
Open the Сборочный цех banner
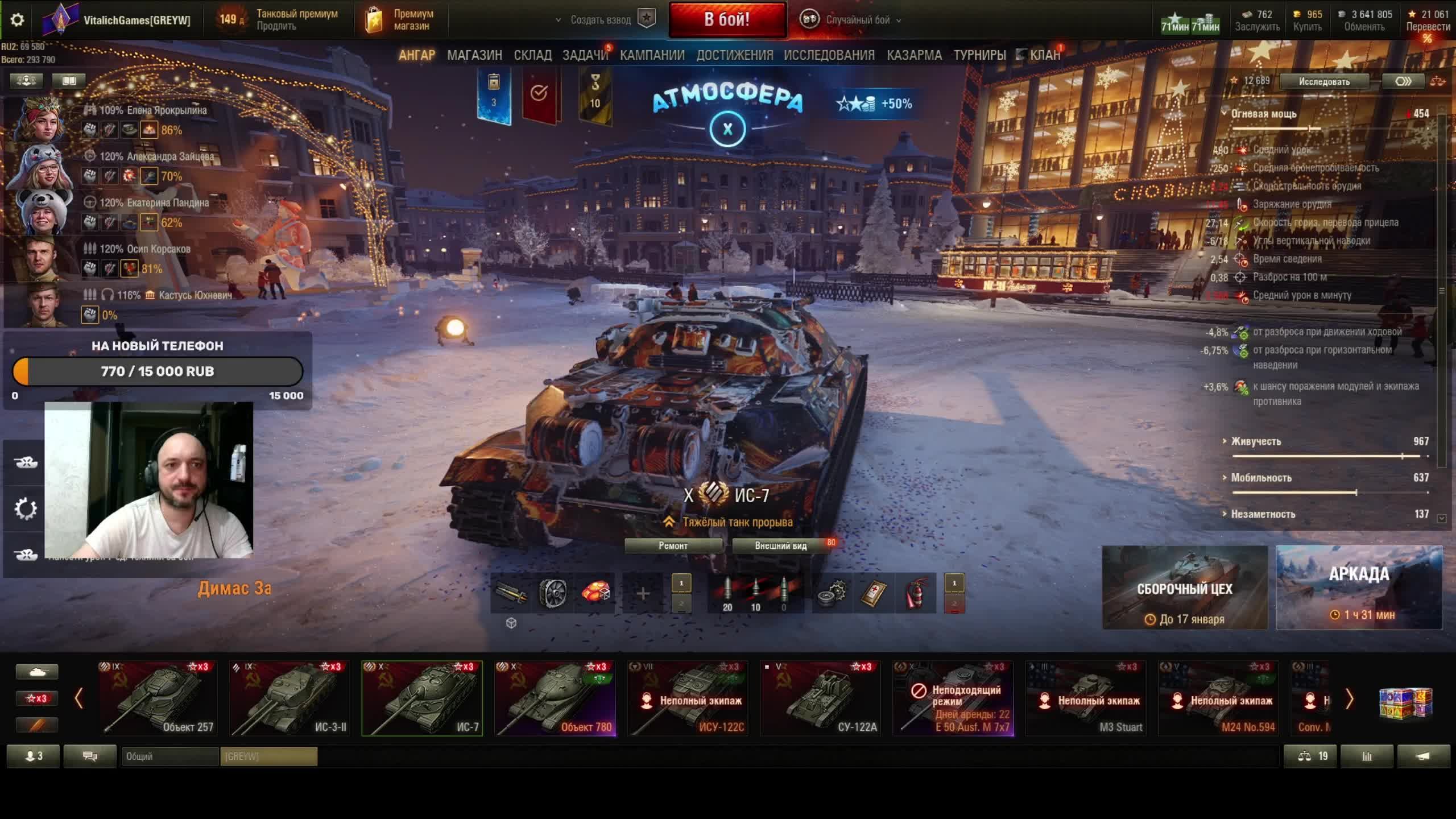coord(1185,588)
